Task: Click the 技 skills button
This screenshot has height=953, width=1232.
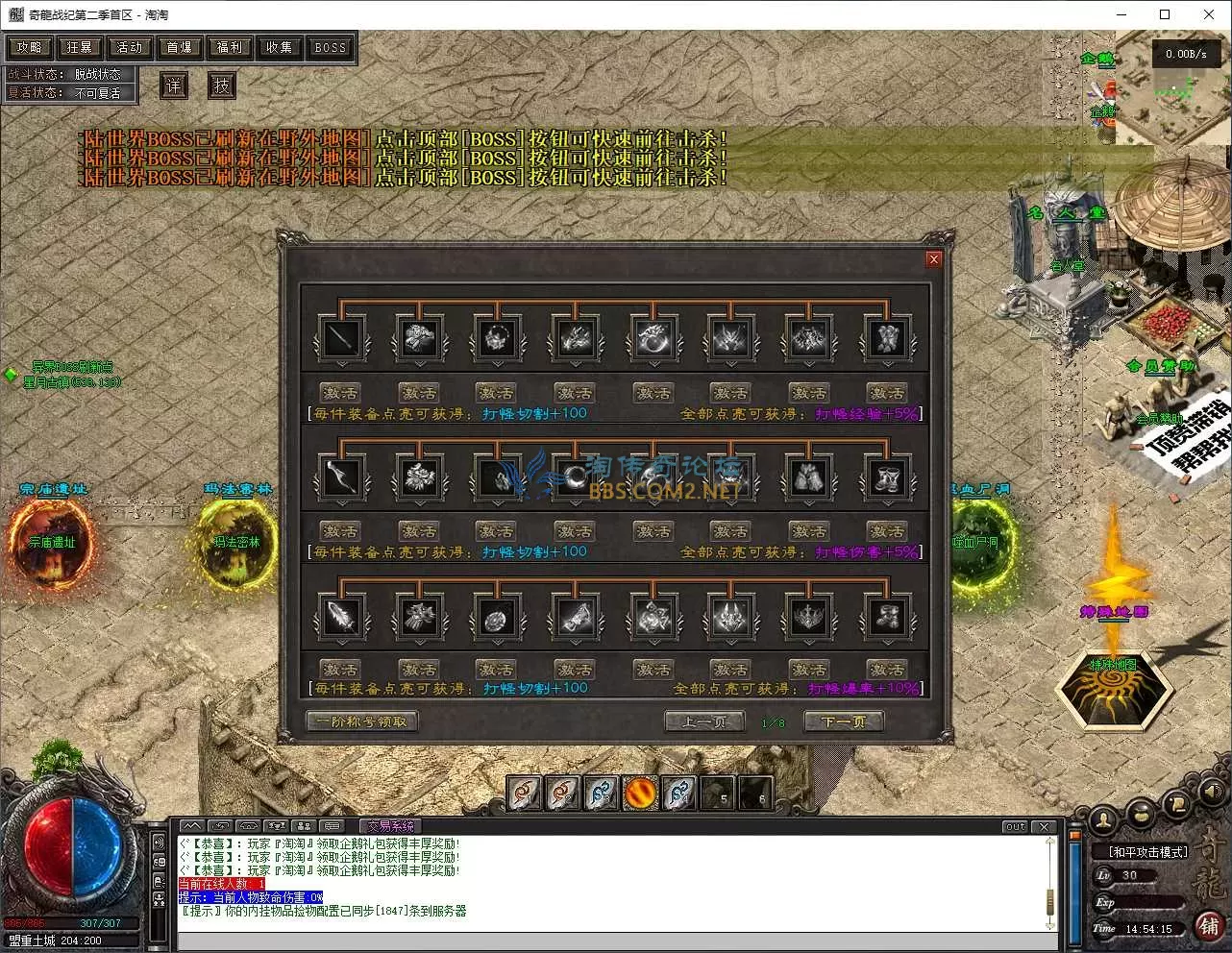Action: click(222, 86)
